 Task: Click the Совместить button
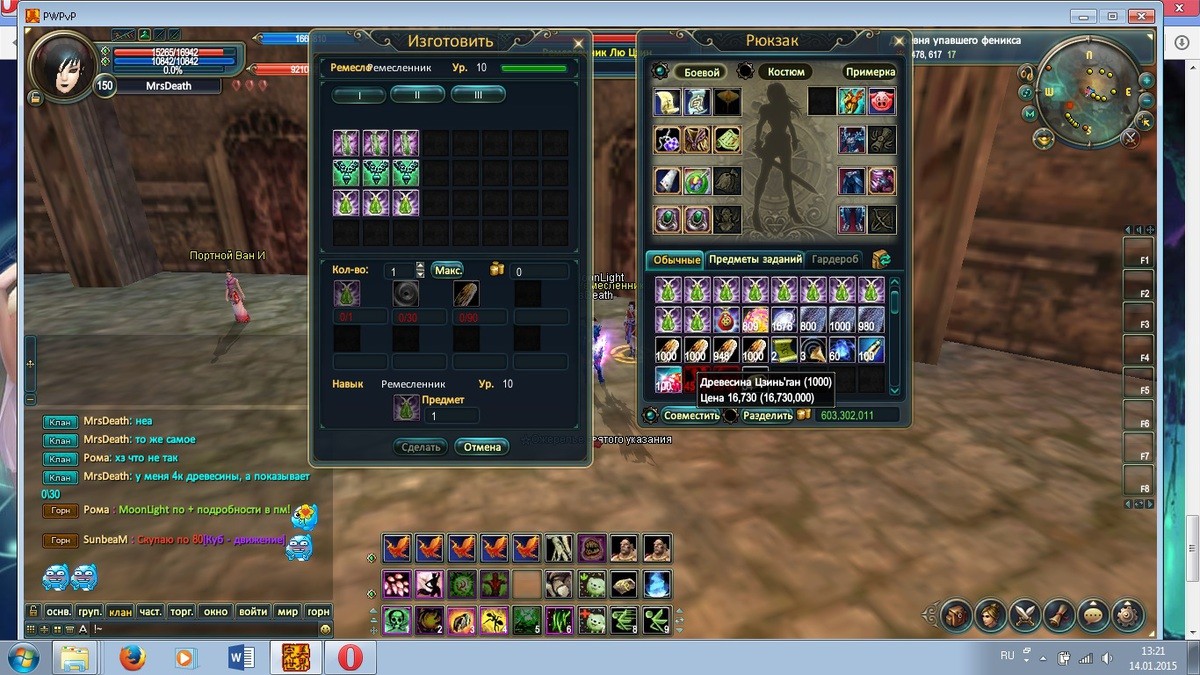tap(692, 415)
